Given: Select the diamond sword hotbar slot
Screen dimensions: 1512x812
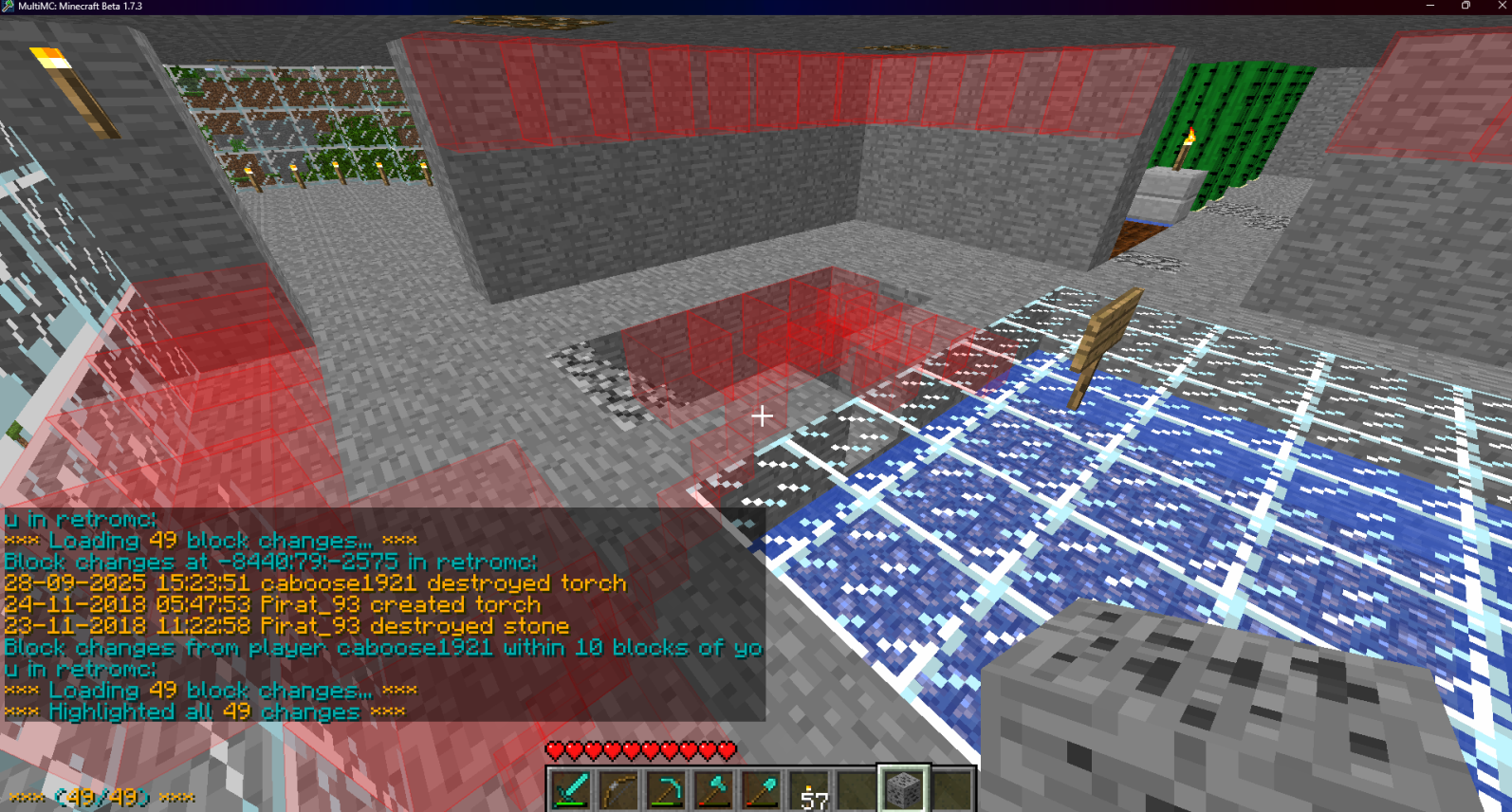Looking at the screenshot, I should (571, 789).
